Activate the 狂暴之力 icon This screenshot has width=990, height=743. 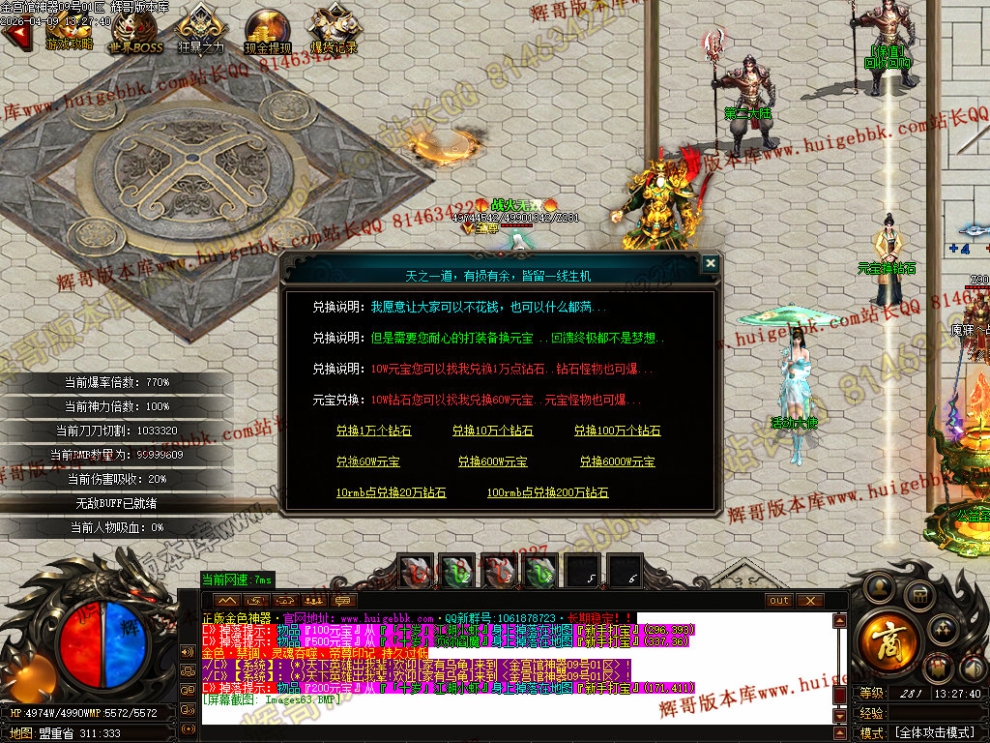click(x=201, y=30)
